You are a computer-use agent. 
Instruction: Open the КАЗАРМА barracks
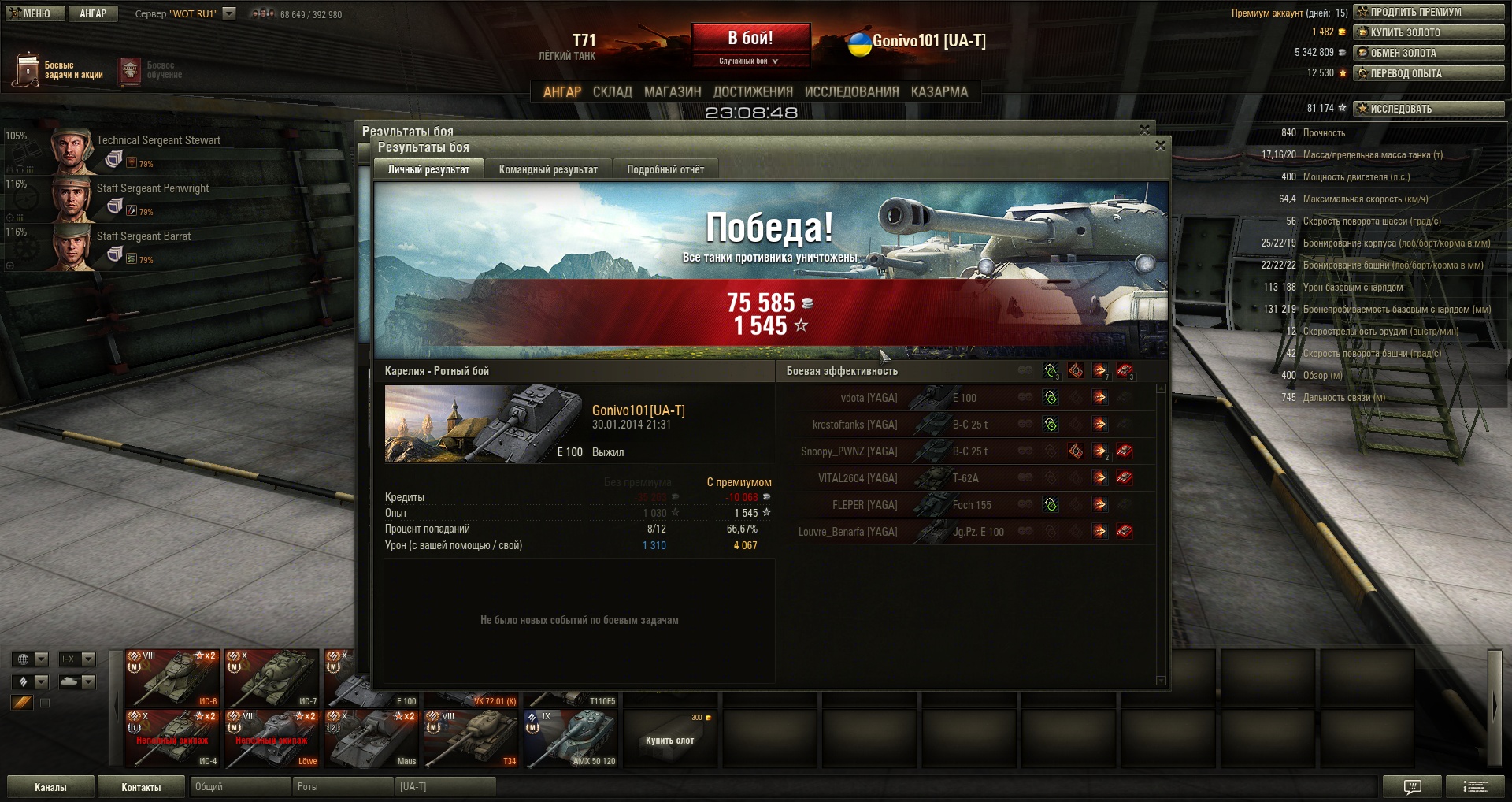tap(939, 92)
